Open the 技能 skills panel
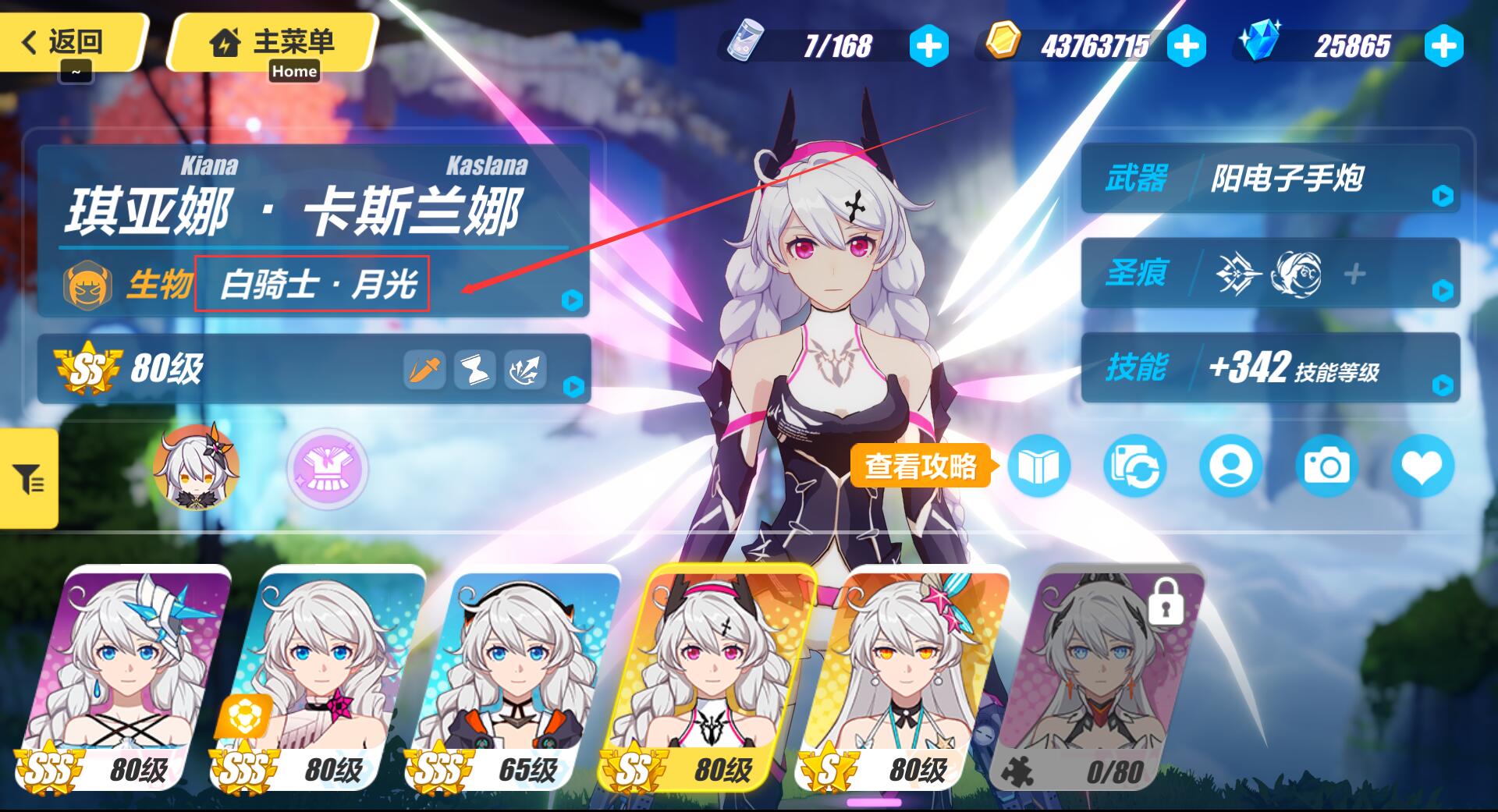Screen dimensions: 1498x812 pyautogui.click(x=1270, y=367)
